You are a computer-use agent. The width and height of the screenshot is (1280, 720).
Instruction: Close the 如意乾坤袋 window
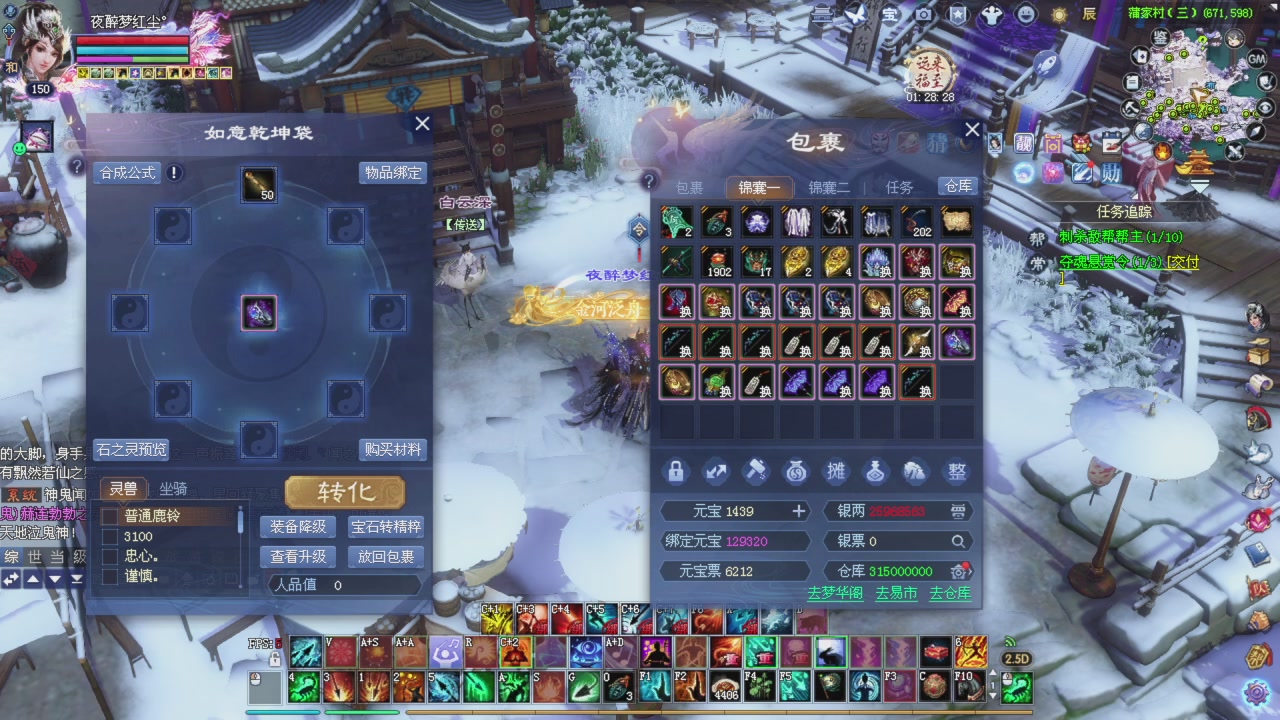422,124
